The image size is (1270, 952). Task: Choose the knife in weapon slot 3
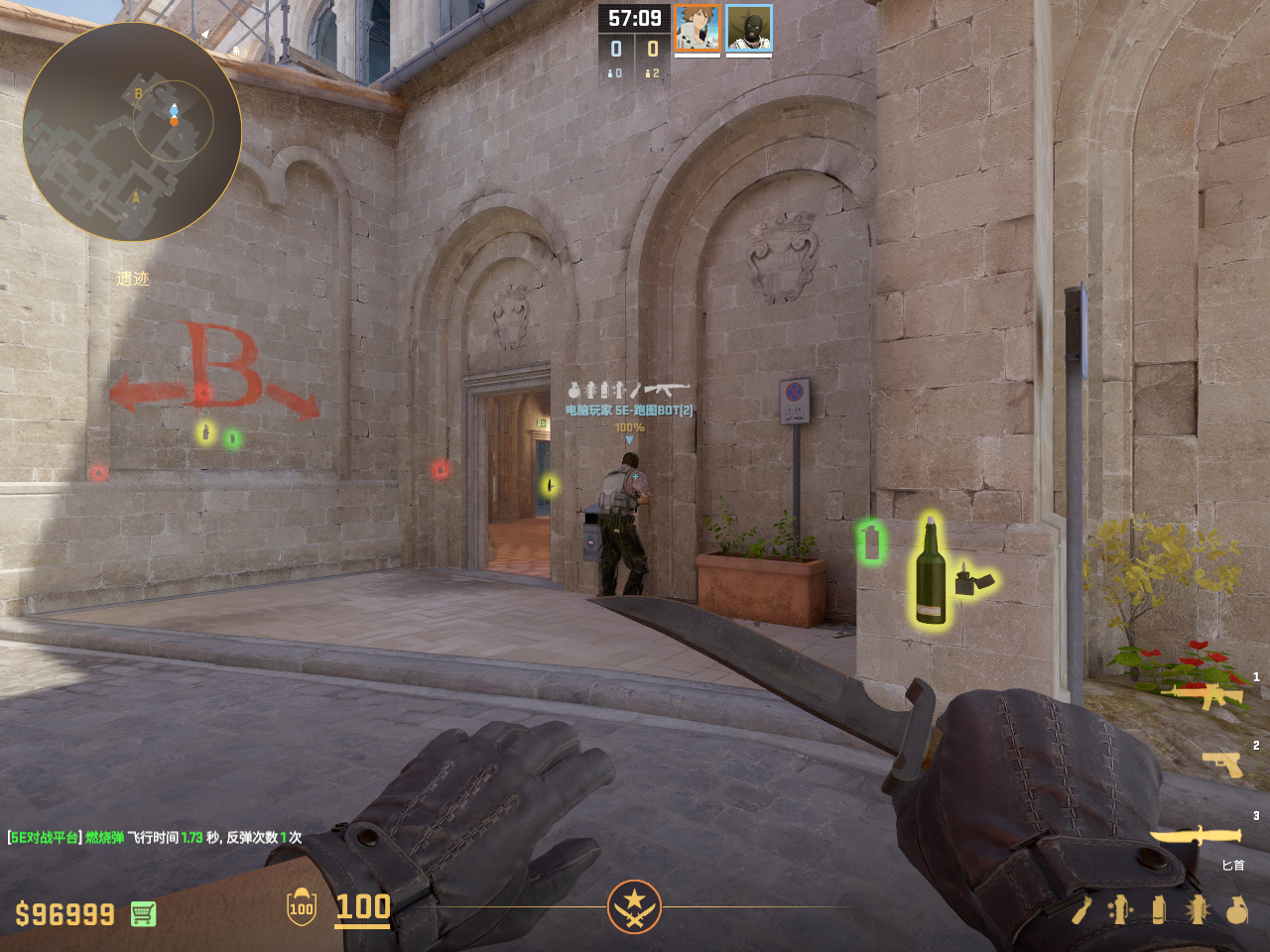coord(1197,837)
